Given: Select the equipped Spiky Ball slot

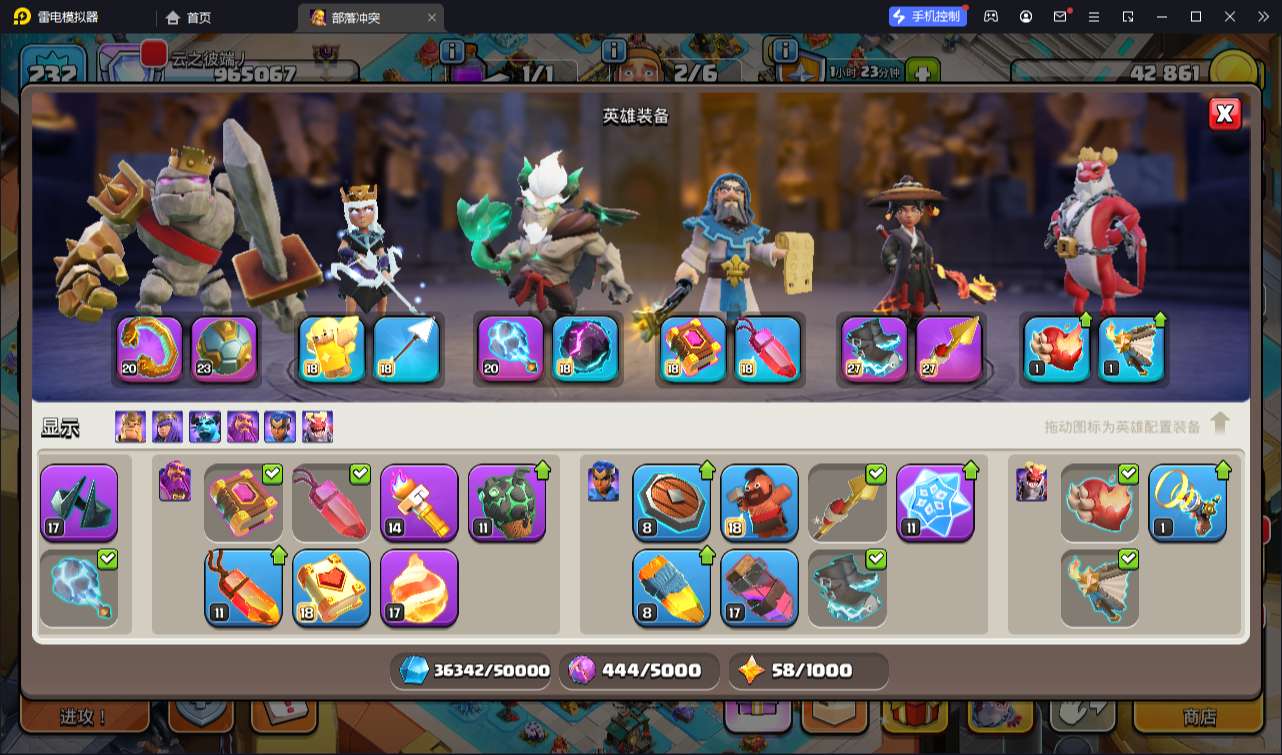Looking at the screenshot, I should tap(224, 349).
